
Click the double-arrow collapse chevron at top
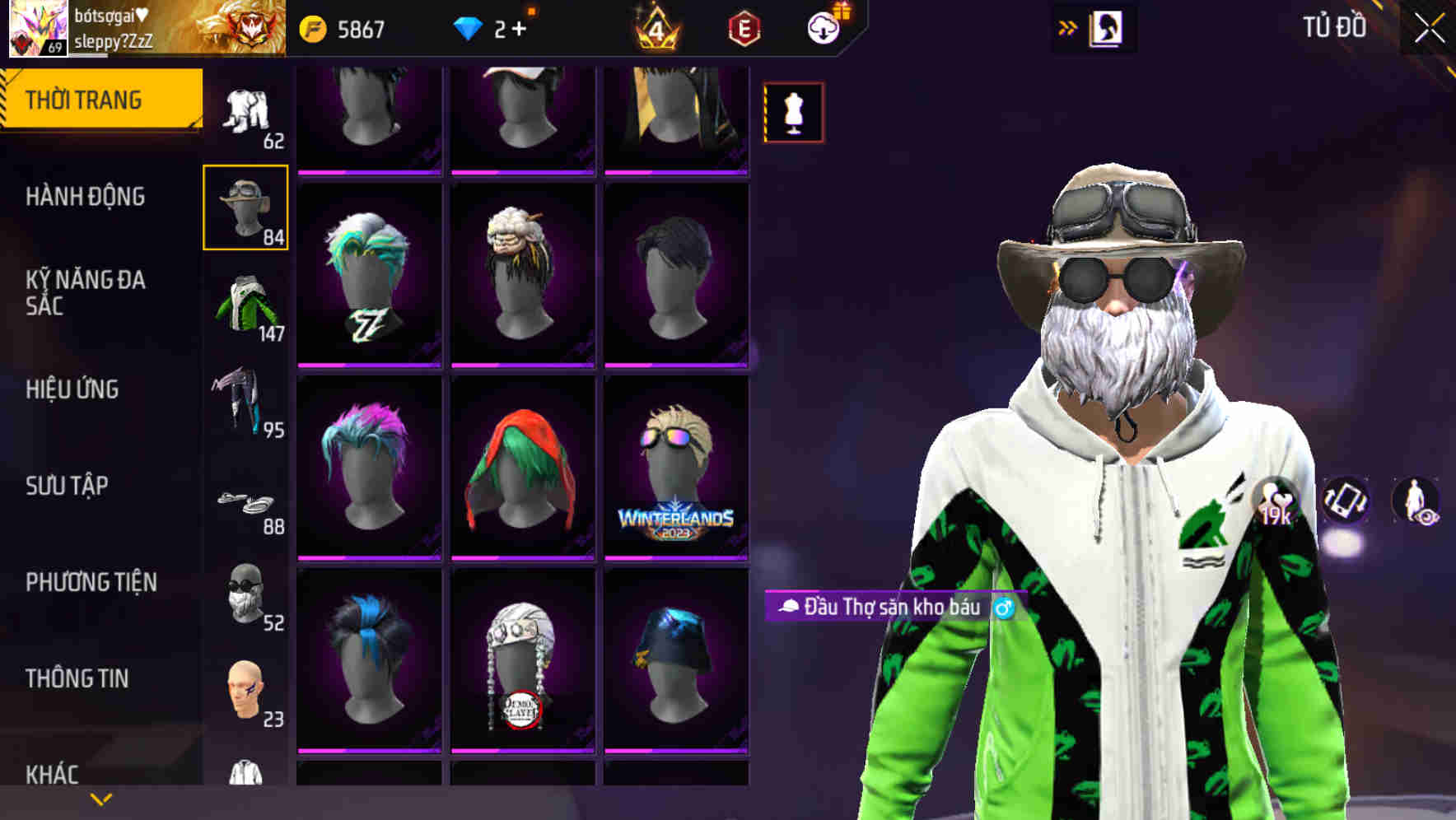tap(1068, 26)
